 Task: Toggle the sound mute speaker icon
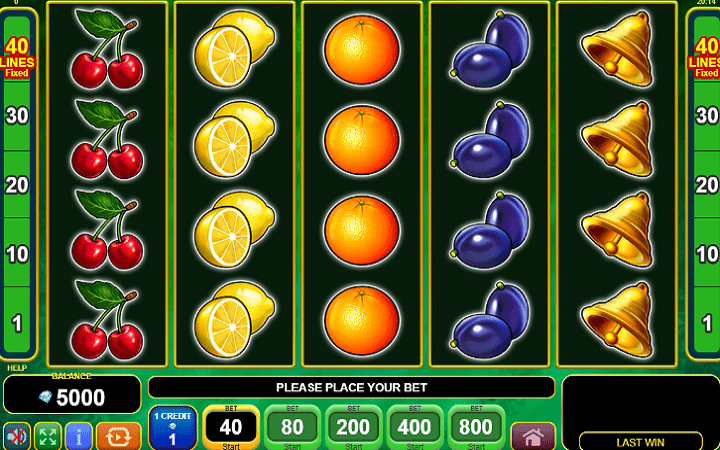pyautogui.click(x=17, y=436)
